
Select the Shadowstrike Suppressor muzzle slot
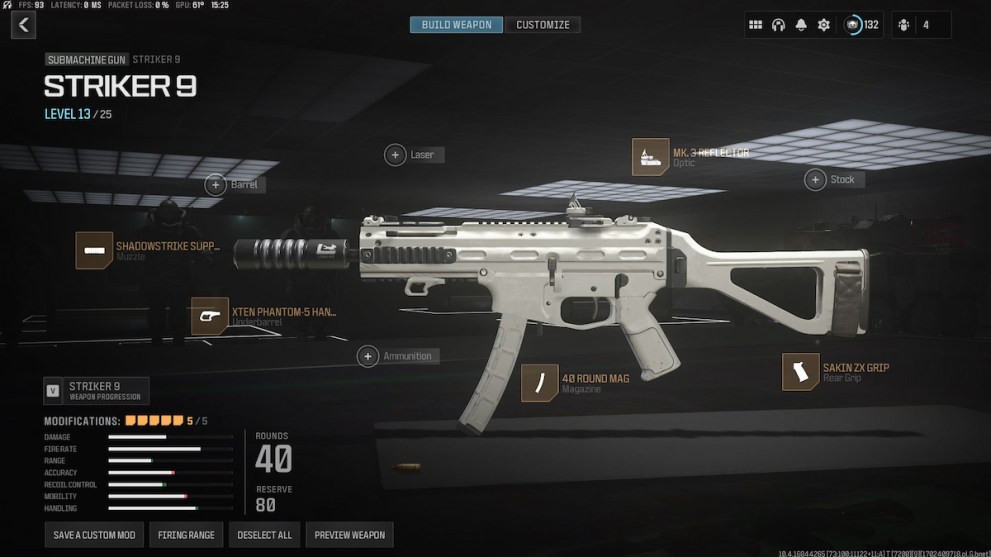[95, 250]
